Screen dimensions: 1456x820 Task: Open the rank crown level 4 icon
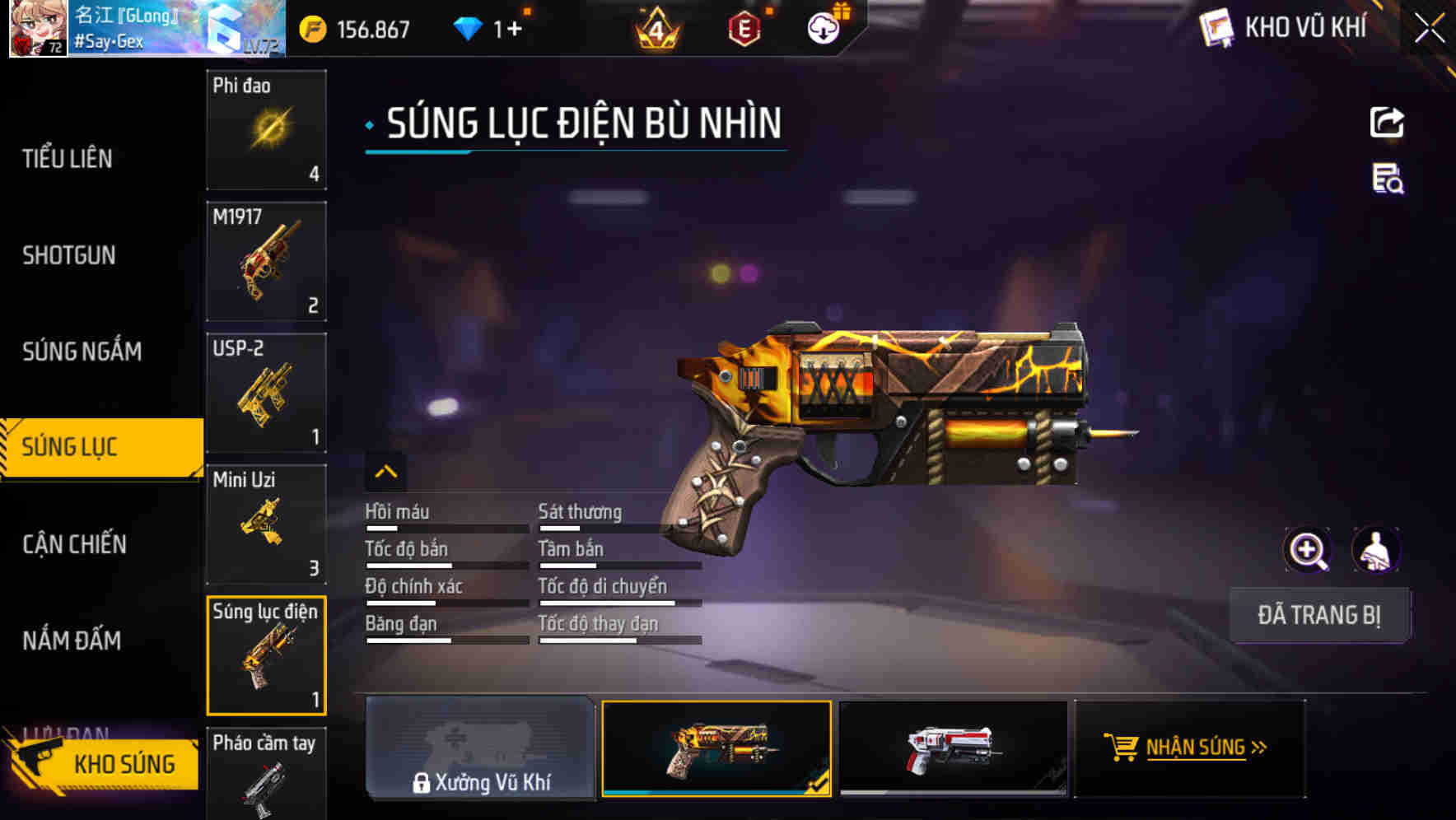pyautogui.click(x=655, y=27)
